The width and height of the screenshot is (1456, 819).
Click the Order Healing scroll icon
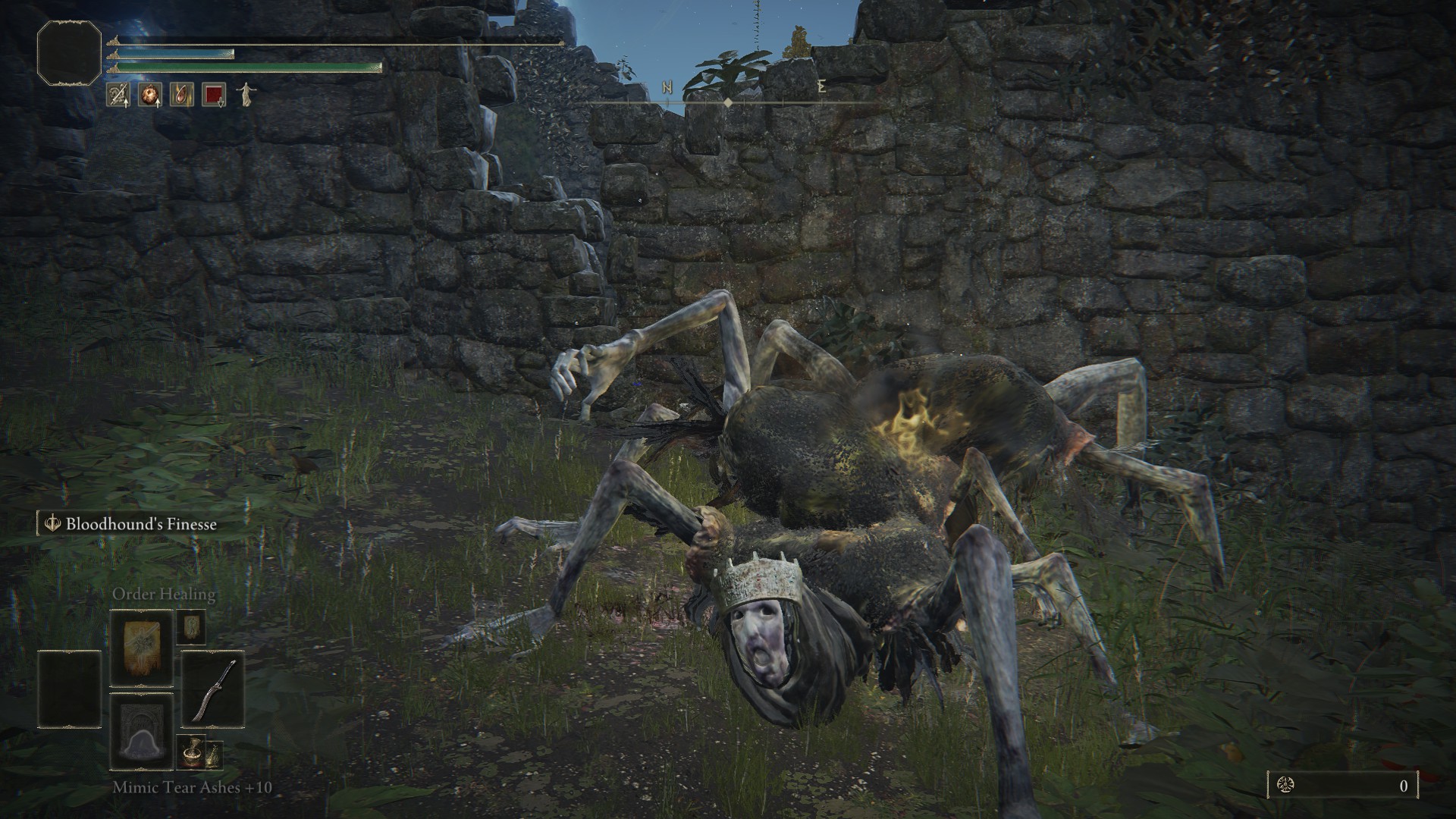pos(141,648)
